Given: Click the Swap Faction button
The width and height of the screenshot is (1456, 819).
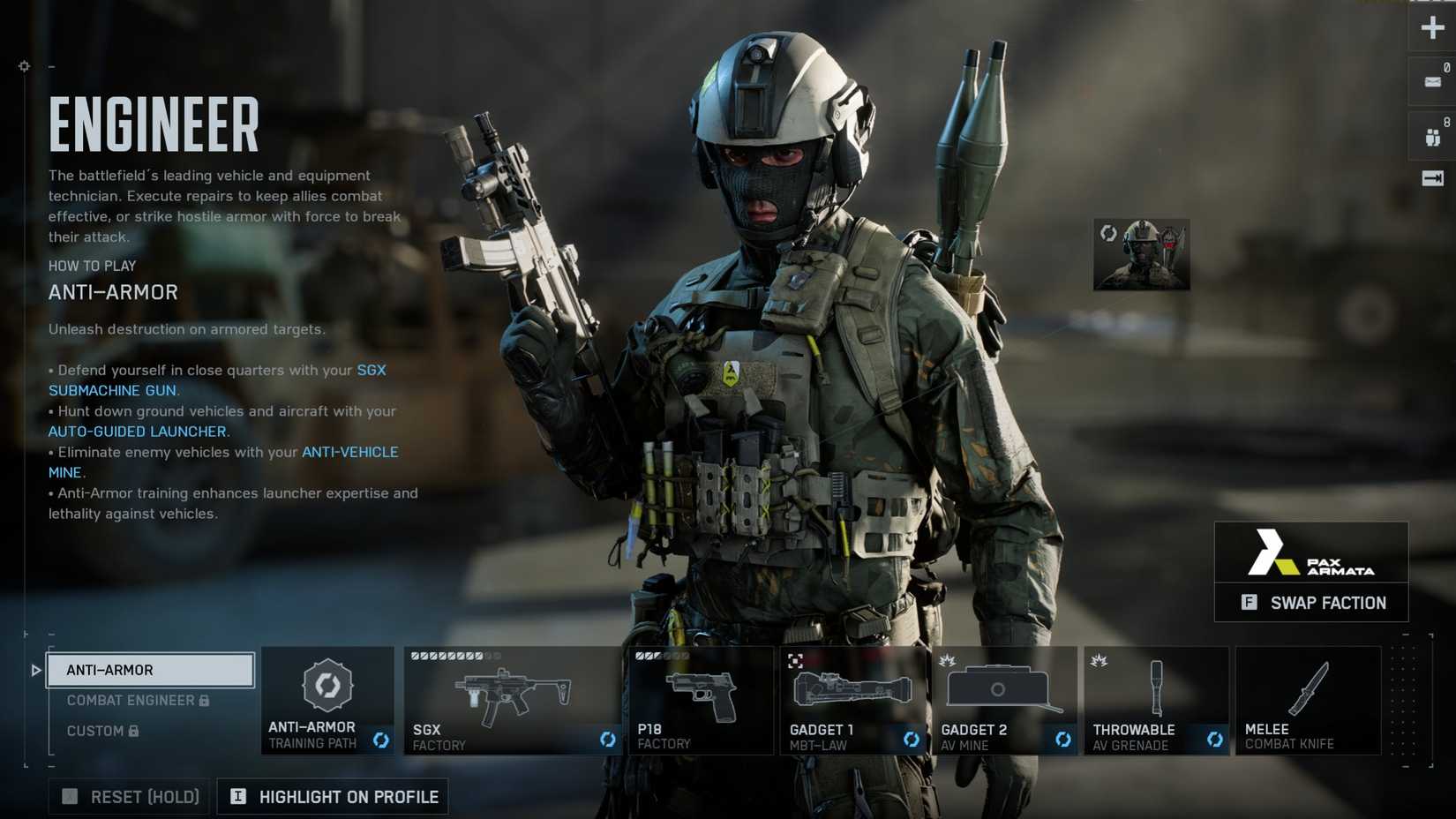Looking at the screenshot, I should [x=1311, y=603].
